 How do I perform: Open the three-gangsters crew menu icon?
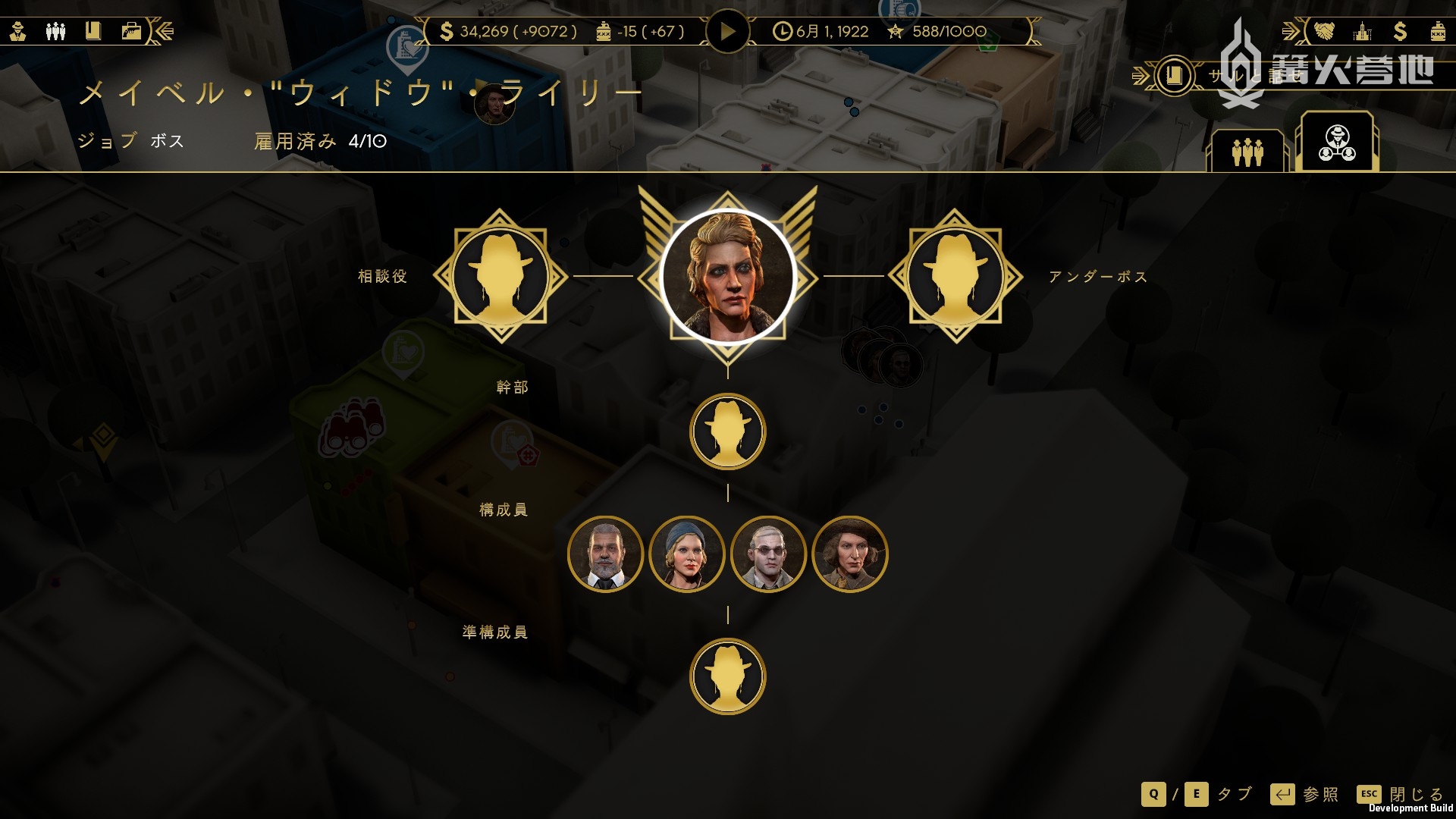point(55,31)
